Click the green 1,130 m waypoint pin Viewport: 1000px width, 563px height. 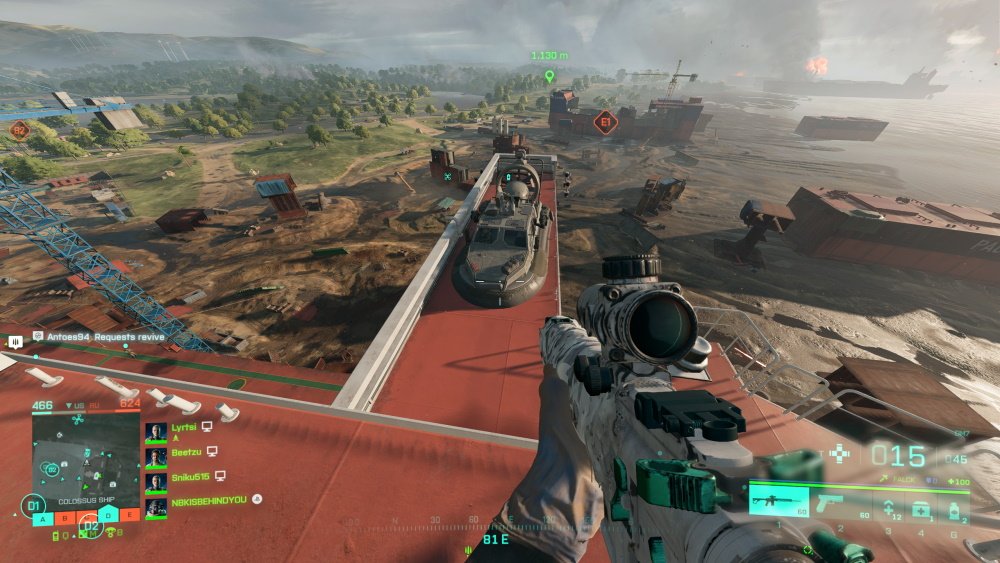548,76
